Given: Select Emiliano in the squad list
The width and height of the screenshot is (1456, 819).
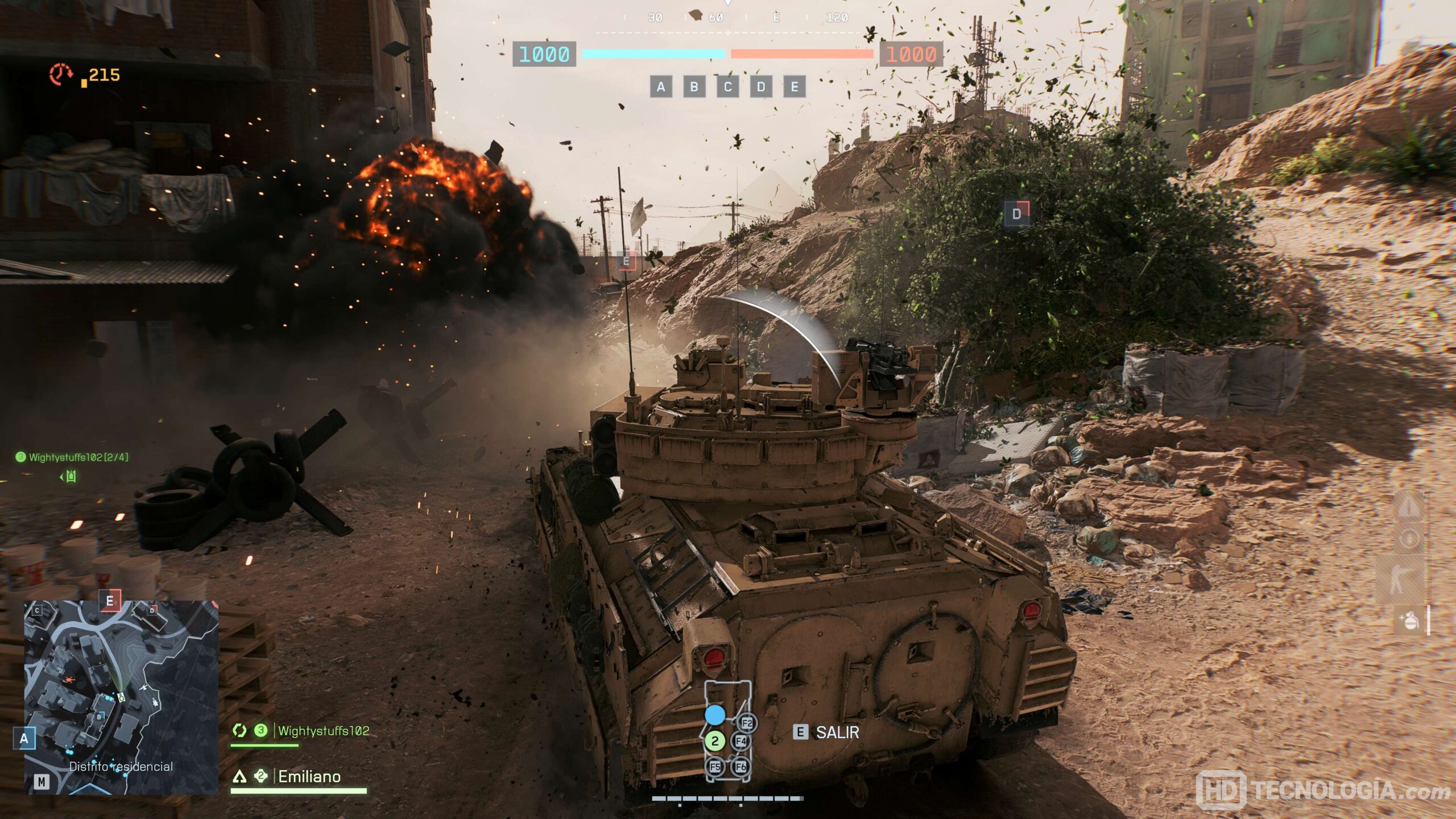Looking at the screenshot, I should (x=309, y=777).
